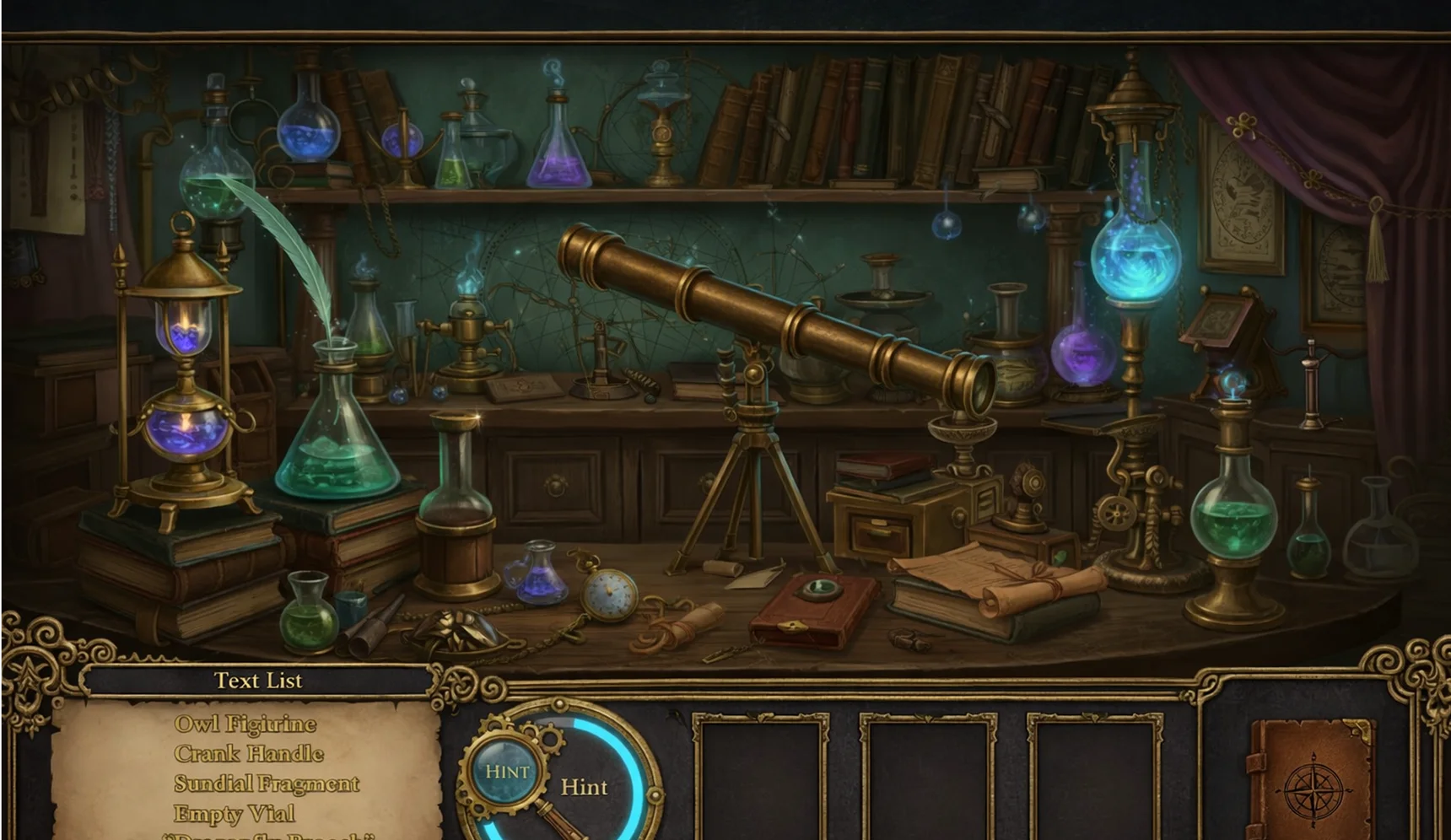The width and height of the screenshot is (1451, 840).
Task: Click the Hint magnifying glass button
Action: click(x=507, y=769)
